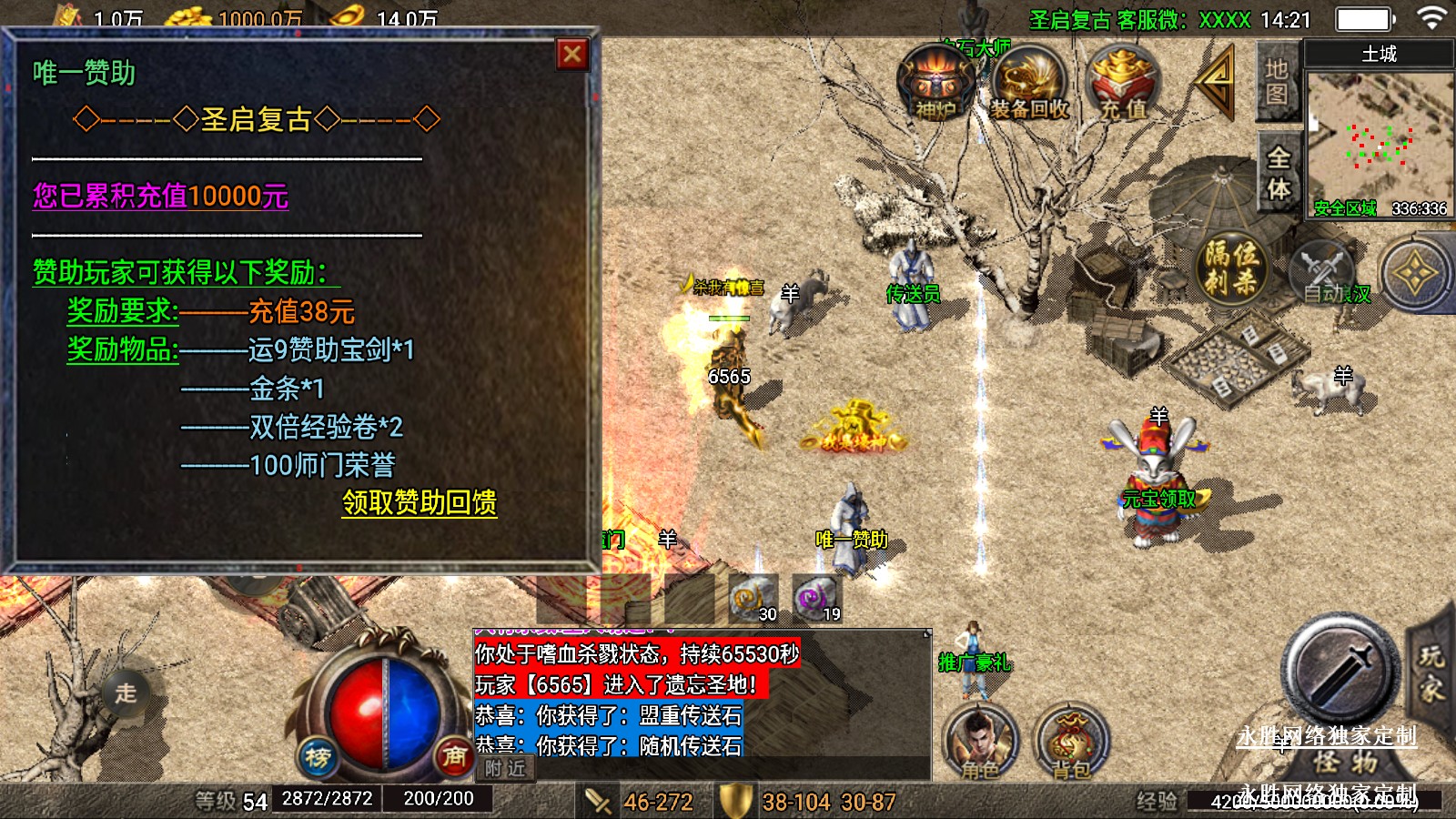
Task: Use the hotbar item with count 30
Action: point(753,599)
